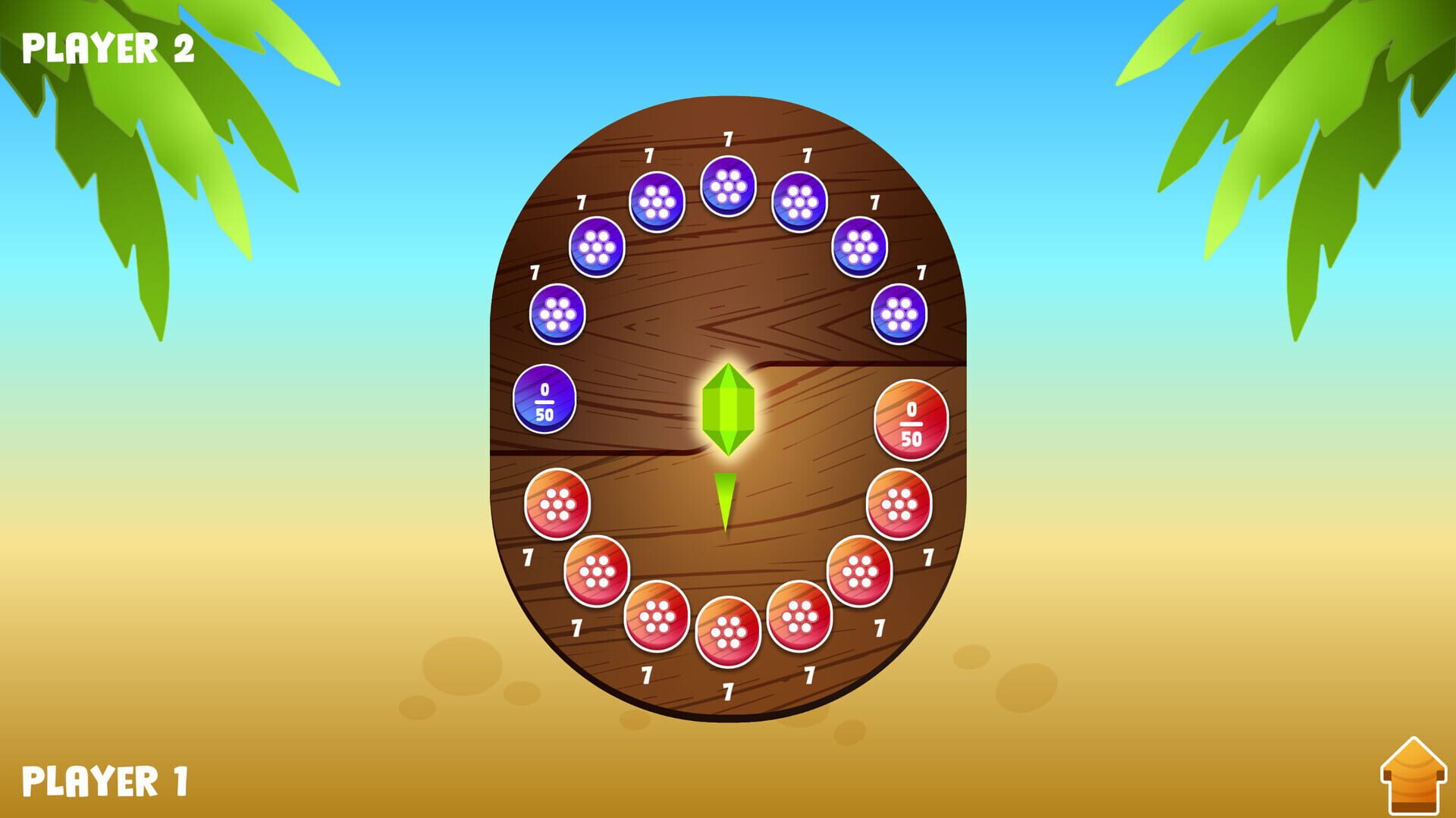Select the red pit below Player 1's store
The height and width of the screenshot is (818, 1456).
click(x=899, y=504)
